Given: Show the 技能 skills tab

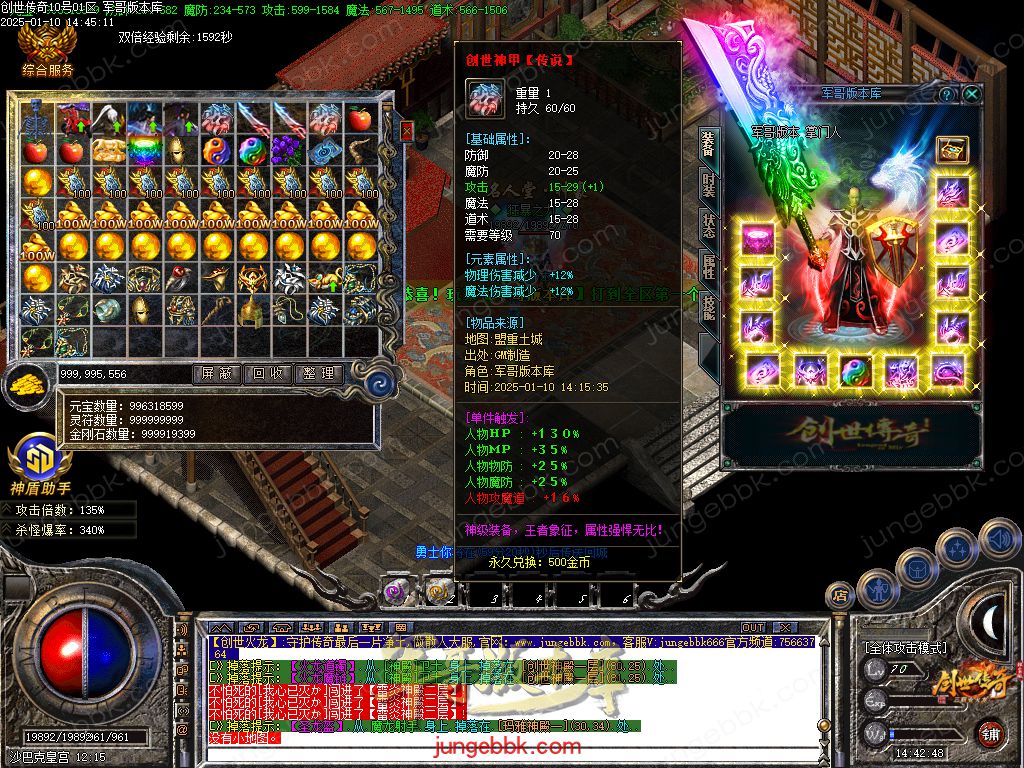Looking at the screenshot, I should [708, 306].
